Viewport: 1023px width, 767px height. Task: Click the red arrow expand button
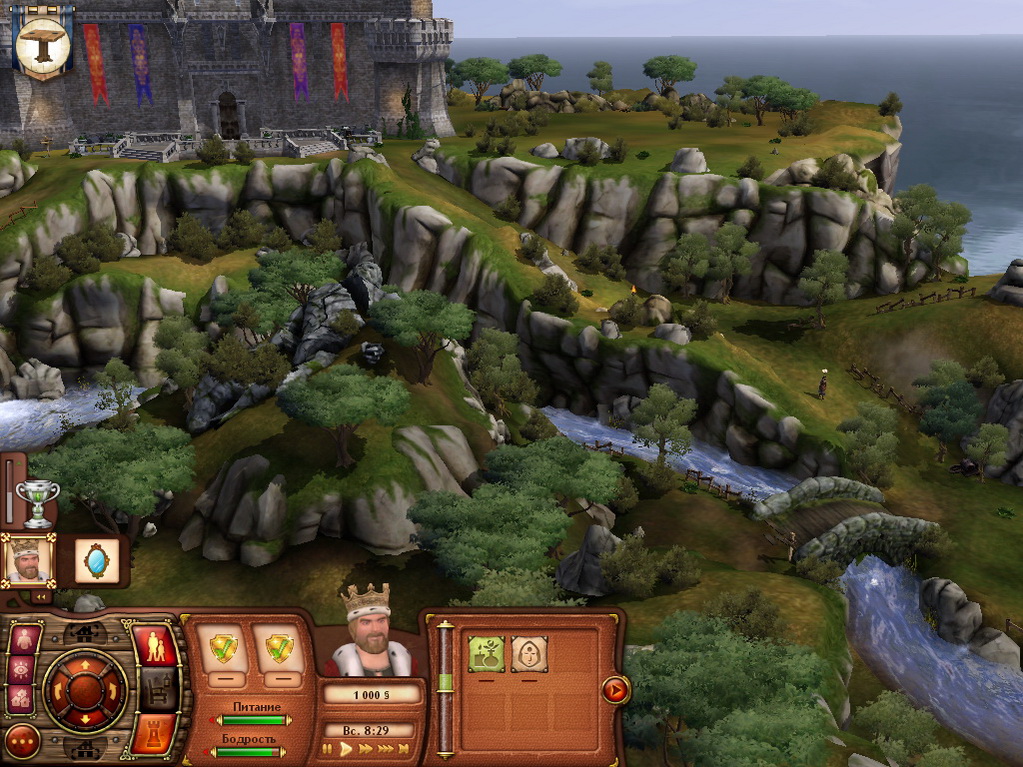coord(615,689)
